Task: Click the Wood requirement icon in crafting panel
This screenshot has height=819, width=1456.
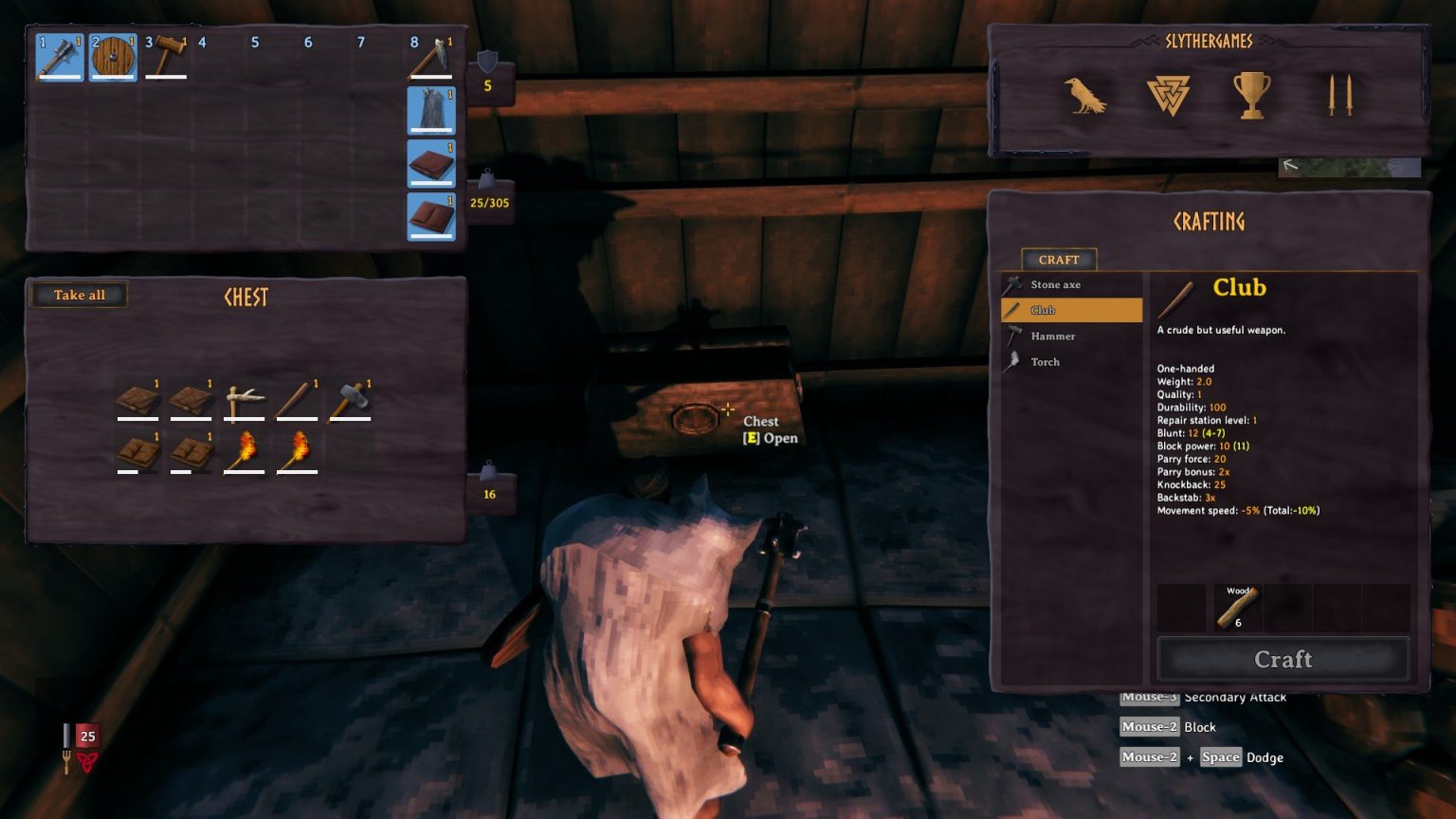Action: pyautogui.click(x=1237, y=607)
